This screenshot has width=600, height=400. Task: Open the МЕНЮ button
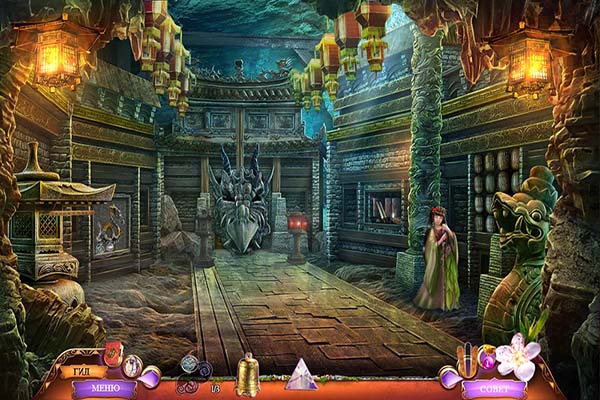click(104, 387)
